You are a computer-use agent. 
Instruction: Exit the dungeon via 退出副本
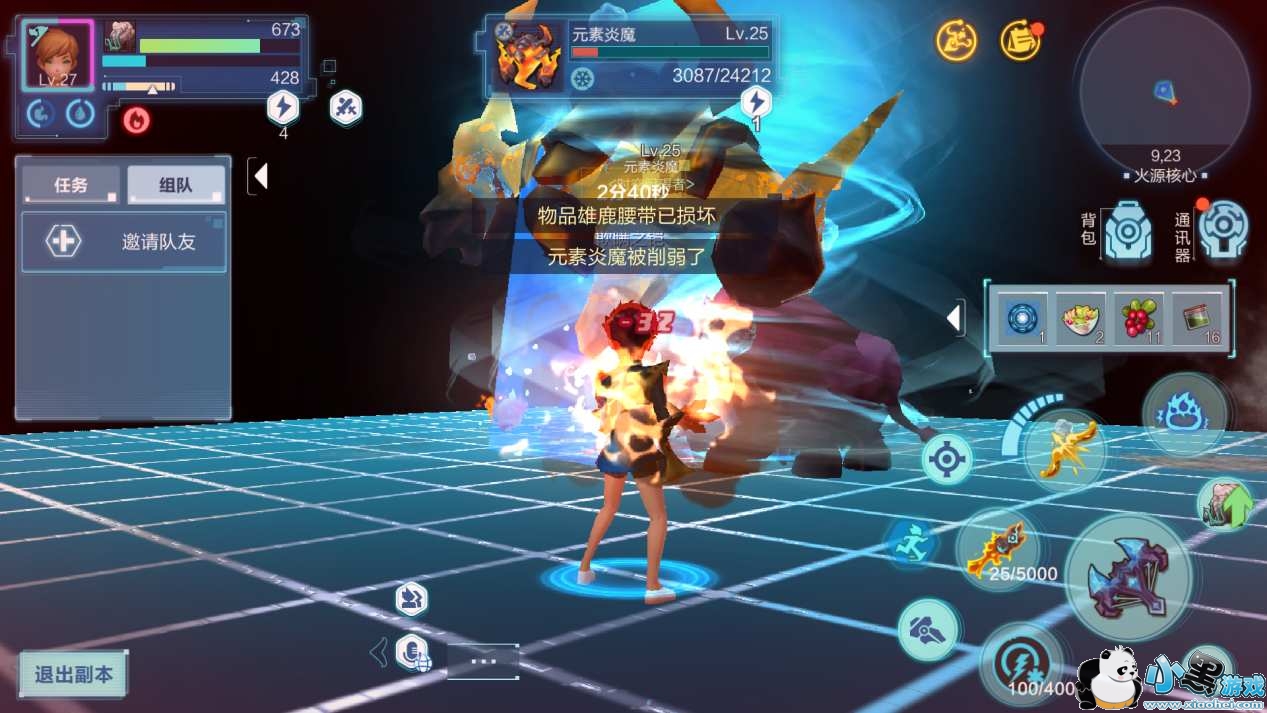click(x=74, y=674)
